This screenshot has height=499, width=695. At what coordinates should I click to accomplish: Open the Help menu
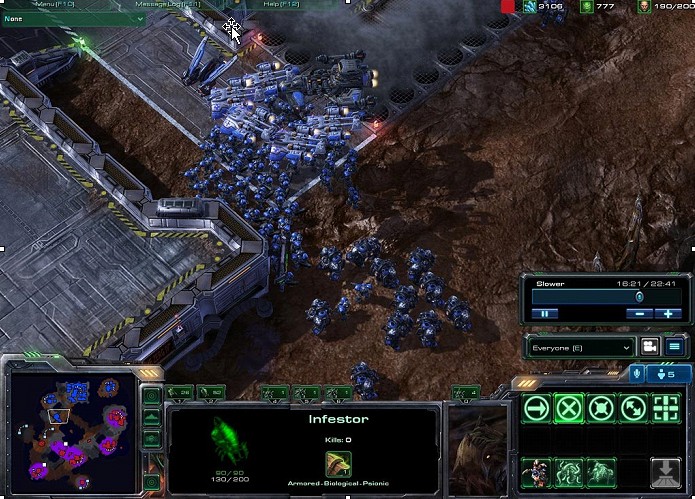(278, 4)
